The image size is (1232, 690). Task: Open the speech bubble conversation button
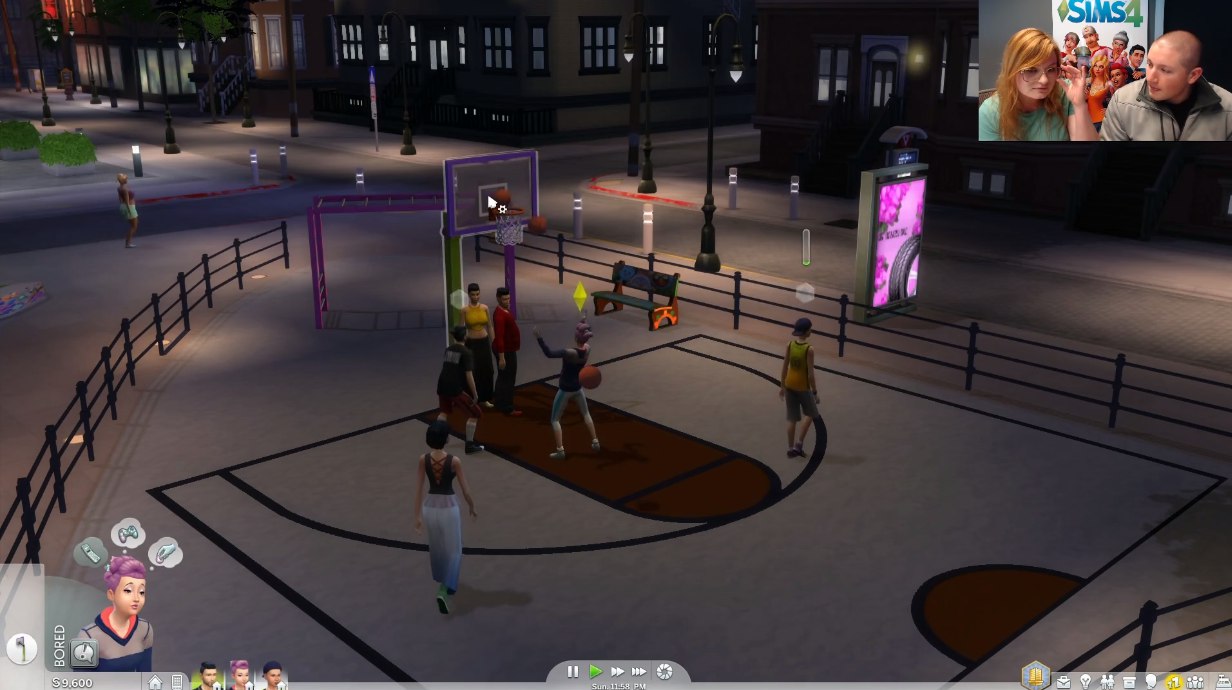pyautogui.click(x=85, y=654)
